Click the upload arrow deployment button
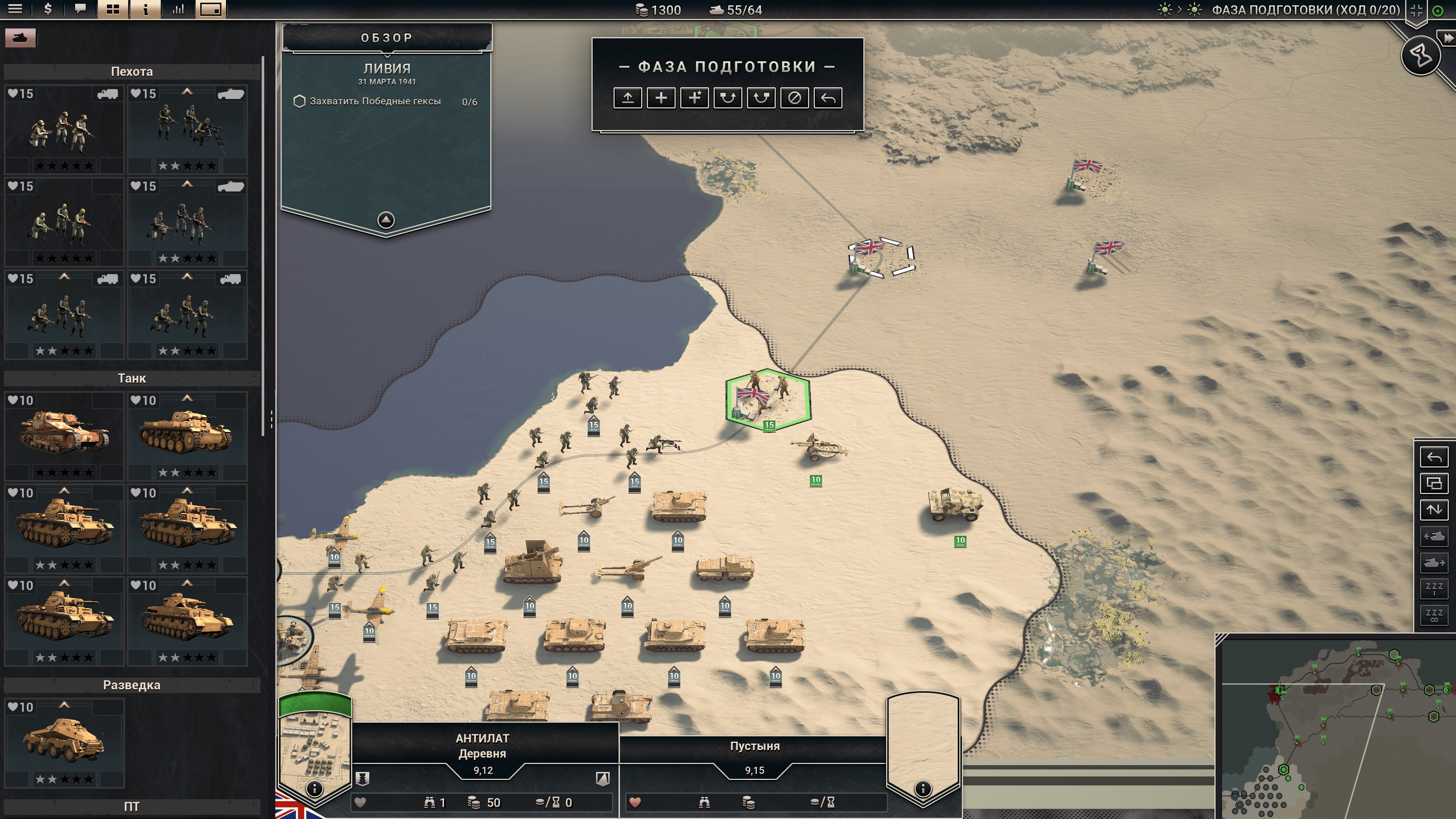The image size is (1456, 819). (x=628, y=98)
